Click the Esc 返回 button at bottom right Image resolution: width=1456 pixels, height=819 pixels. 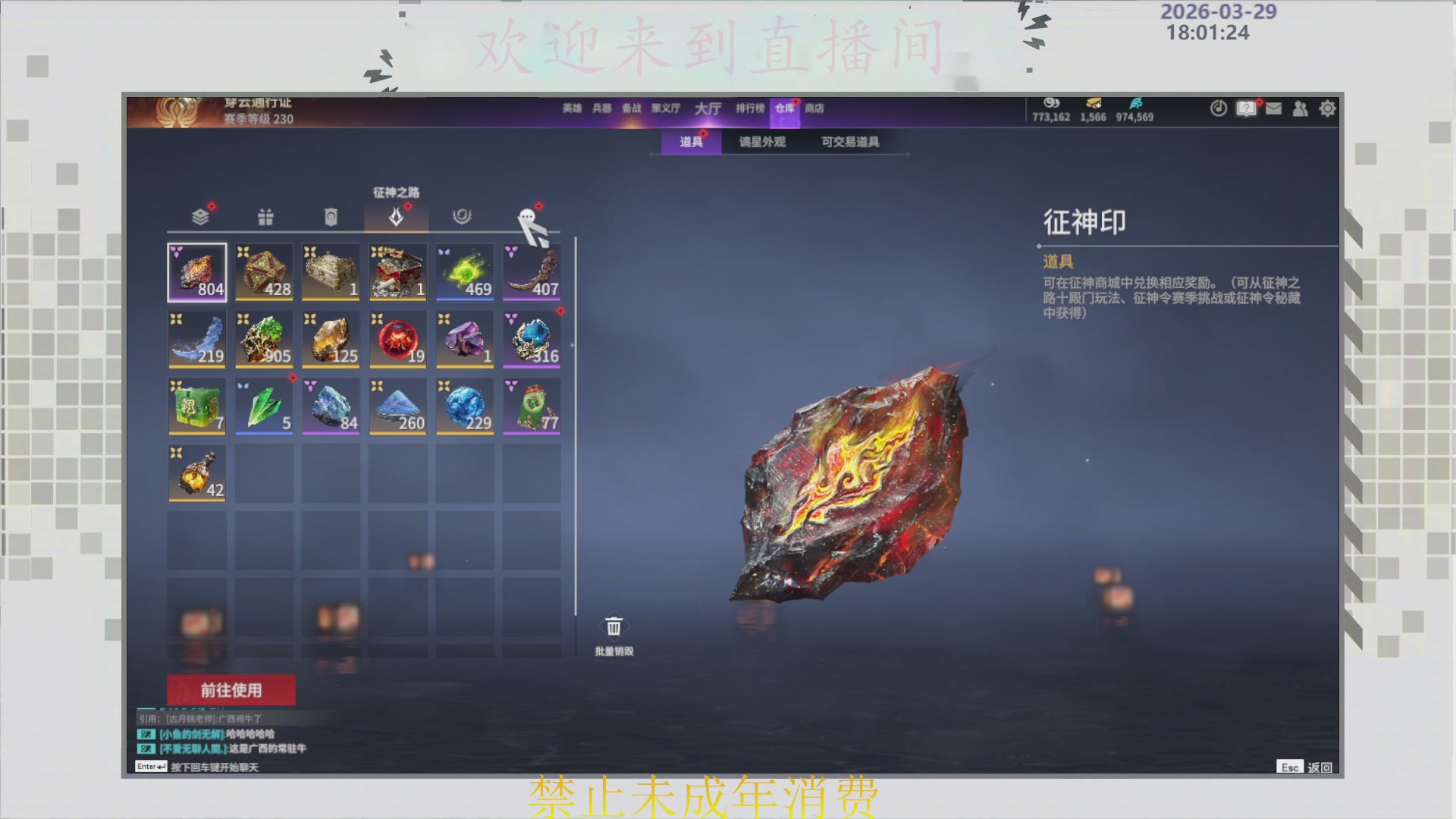(x=1304, y=767)
